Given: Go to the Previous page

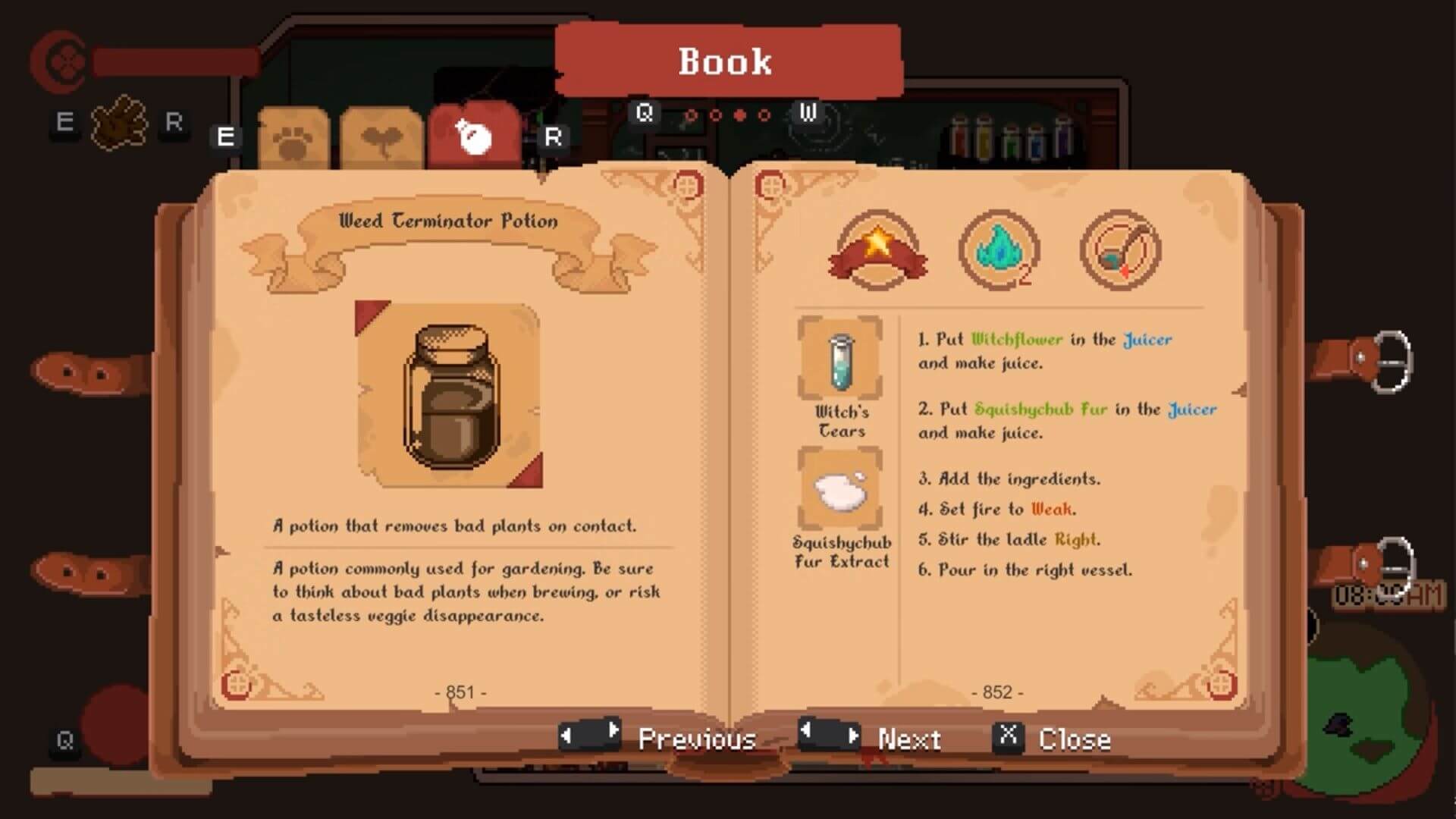Looking at the screenshot, I should coord(658,738).
